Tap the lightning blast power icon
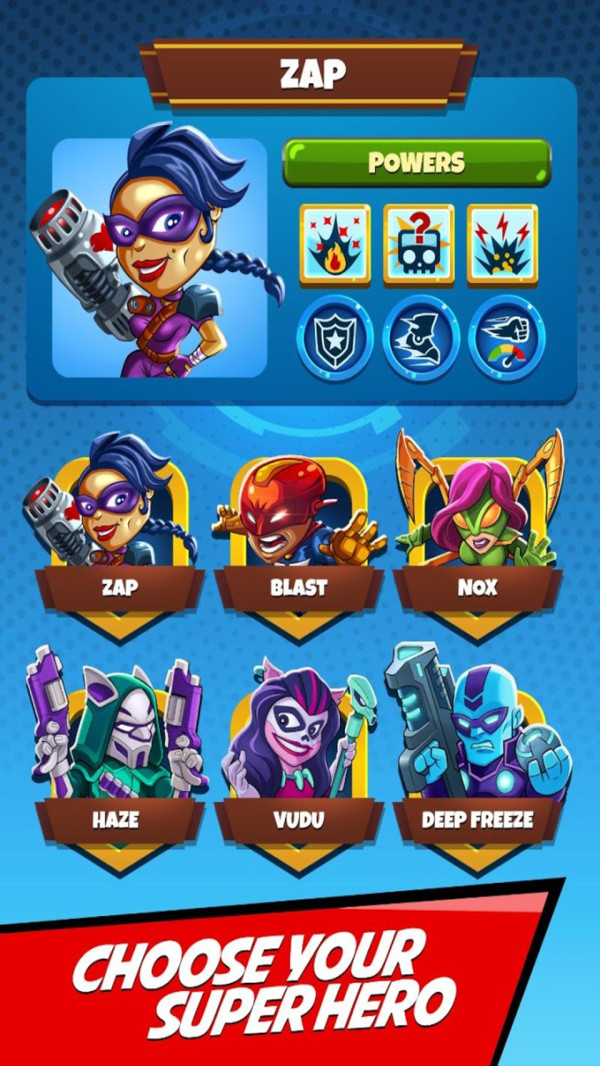600x1066 pixels. click(x=502, y=244)
